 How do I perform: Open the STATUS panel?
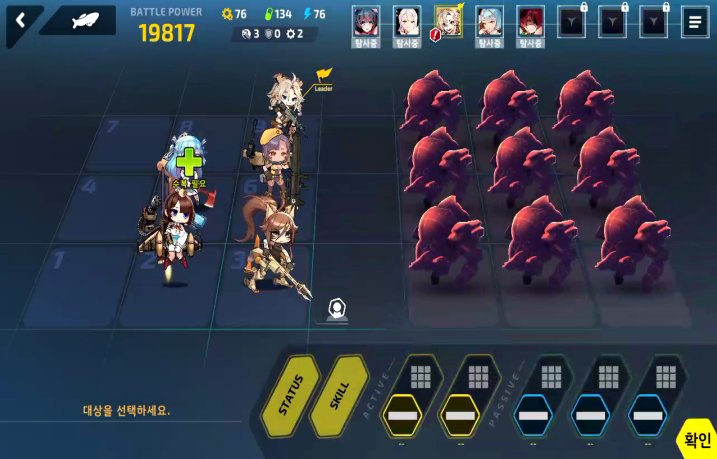pyautogui.click(x=290, y=396)
